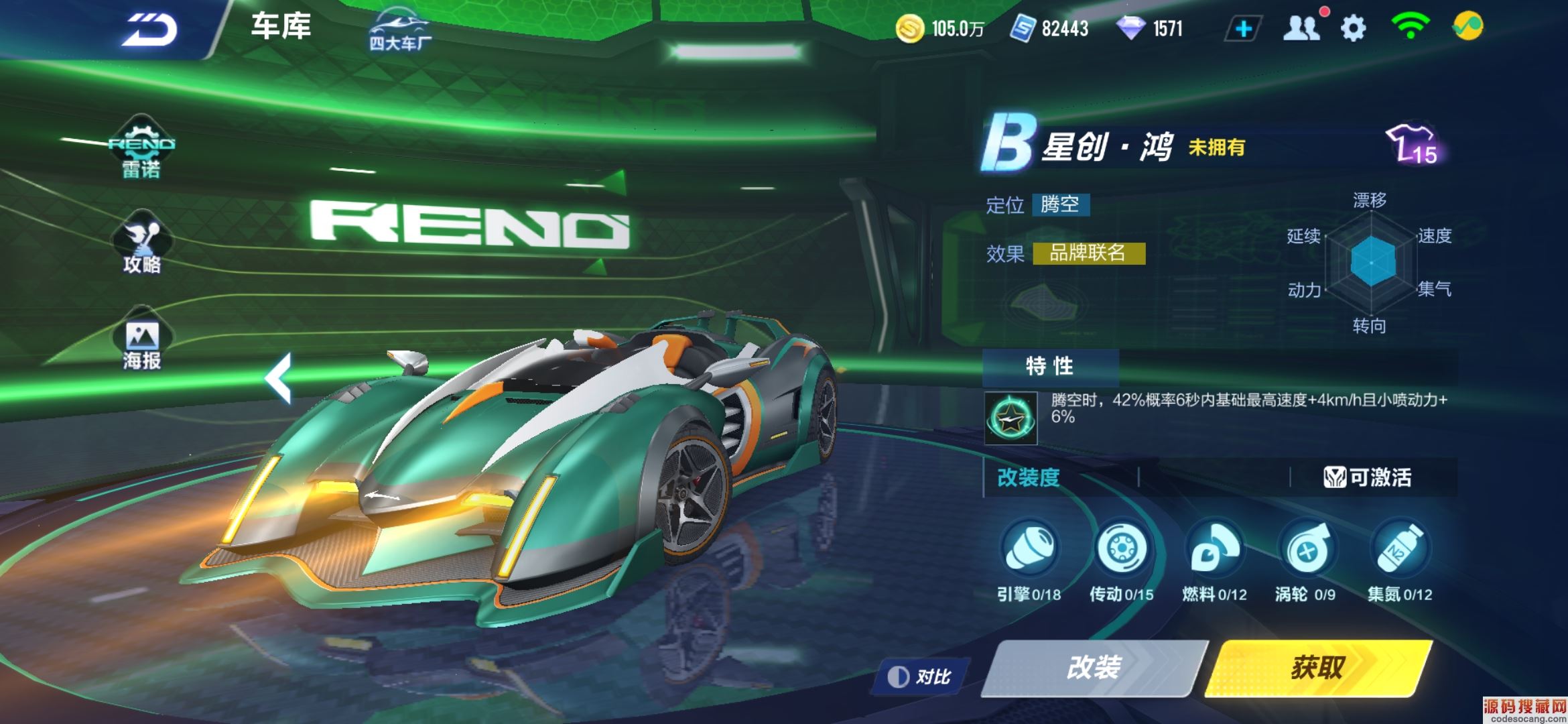The width and height of the screenshot is (1568, 724).
Task: Click the yellow 获取 obtain button
Action: coord(1318,668)
